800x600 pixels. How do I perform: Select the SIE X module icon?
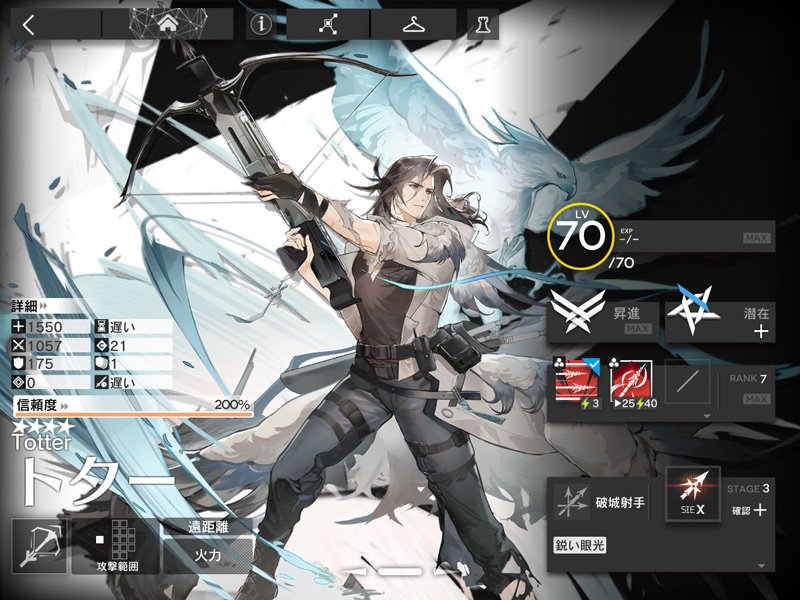[x=693, y=495]
